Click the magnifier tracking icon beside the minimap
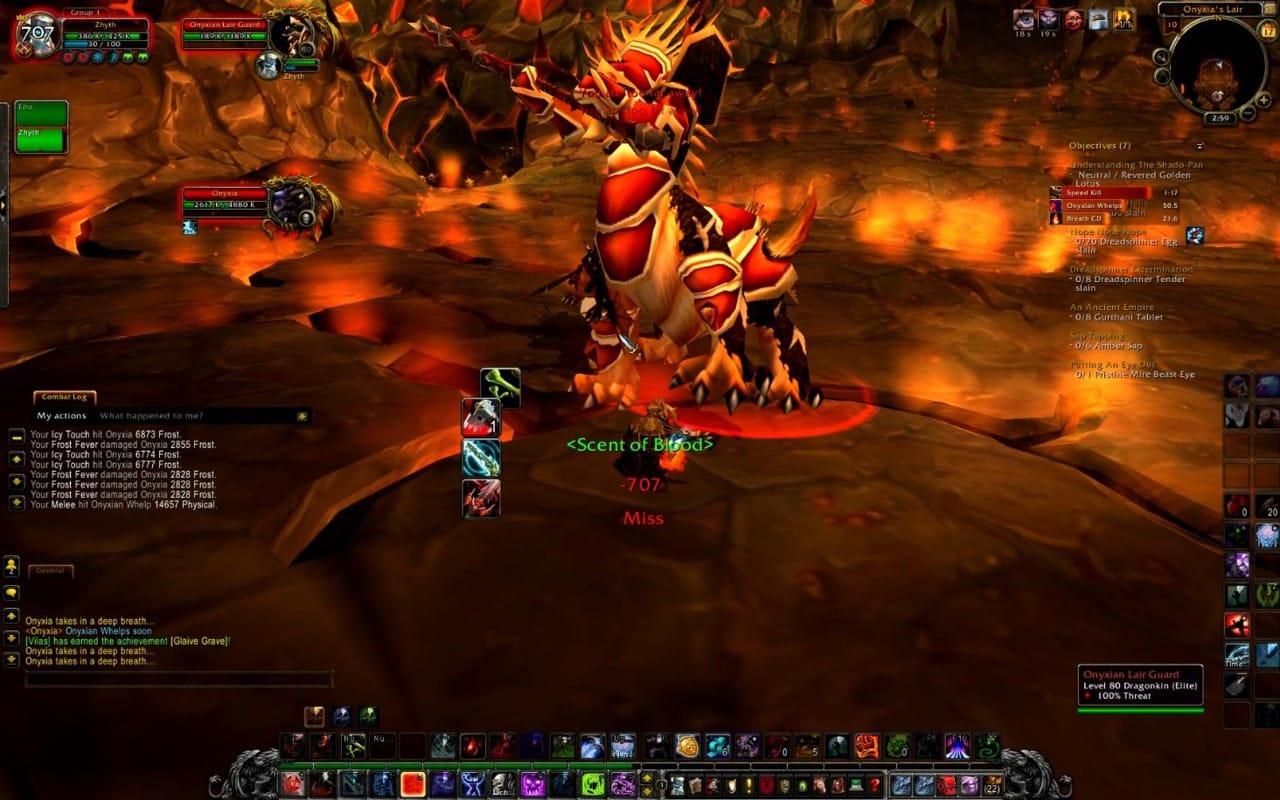The height and width of the screenshot is (800, 1280). point(1161,57)
